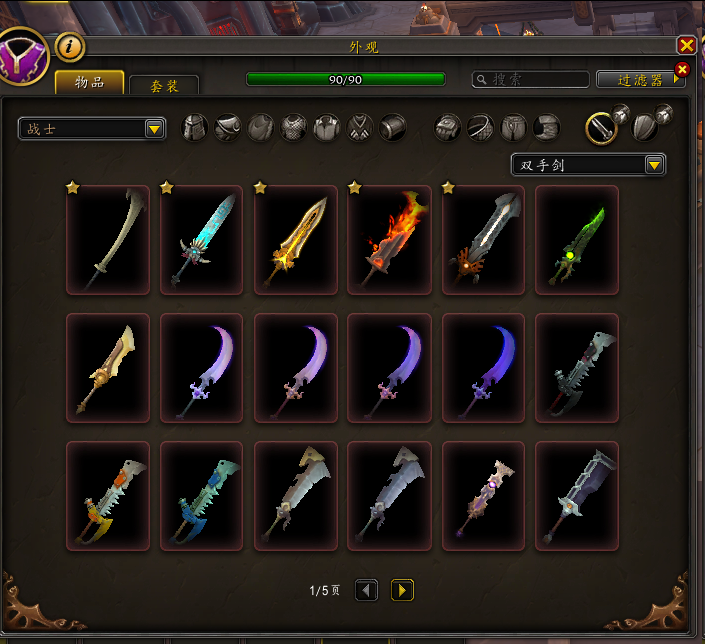The width and height of the screenshot is (705, 644).
Task: Switch to the 物品 items tab
Action: coord(89,83)
